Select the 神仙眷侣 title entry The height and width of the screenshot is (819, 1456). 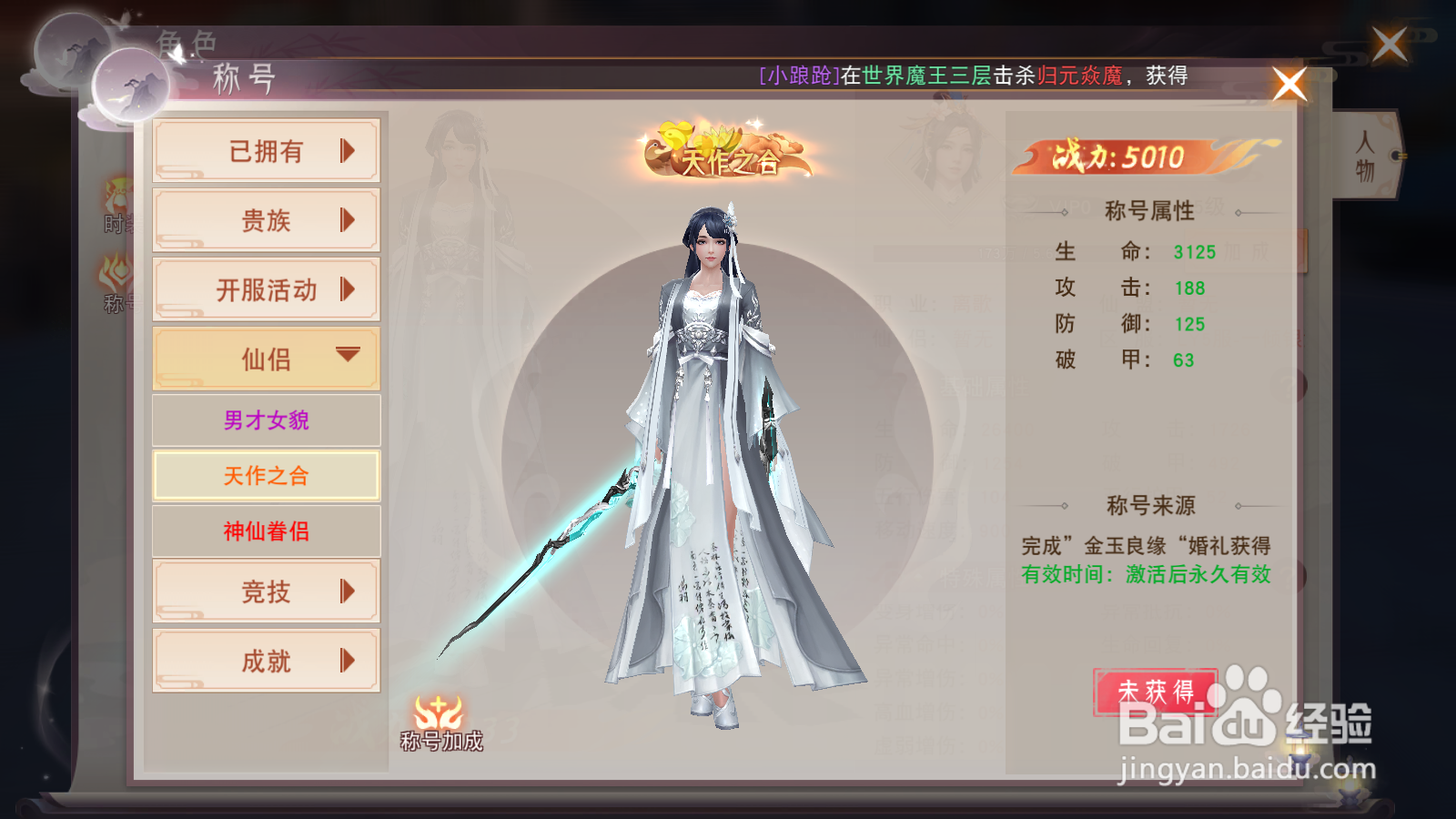pyautogui.click(x=266, y=531)
